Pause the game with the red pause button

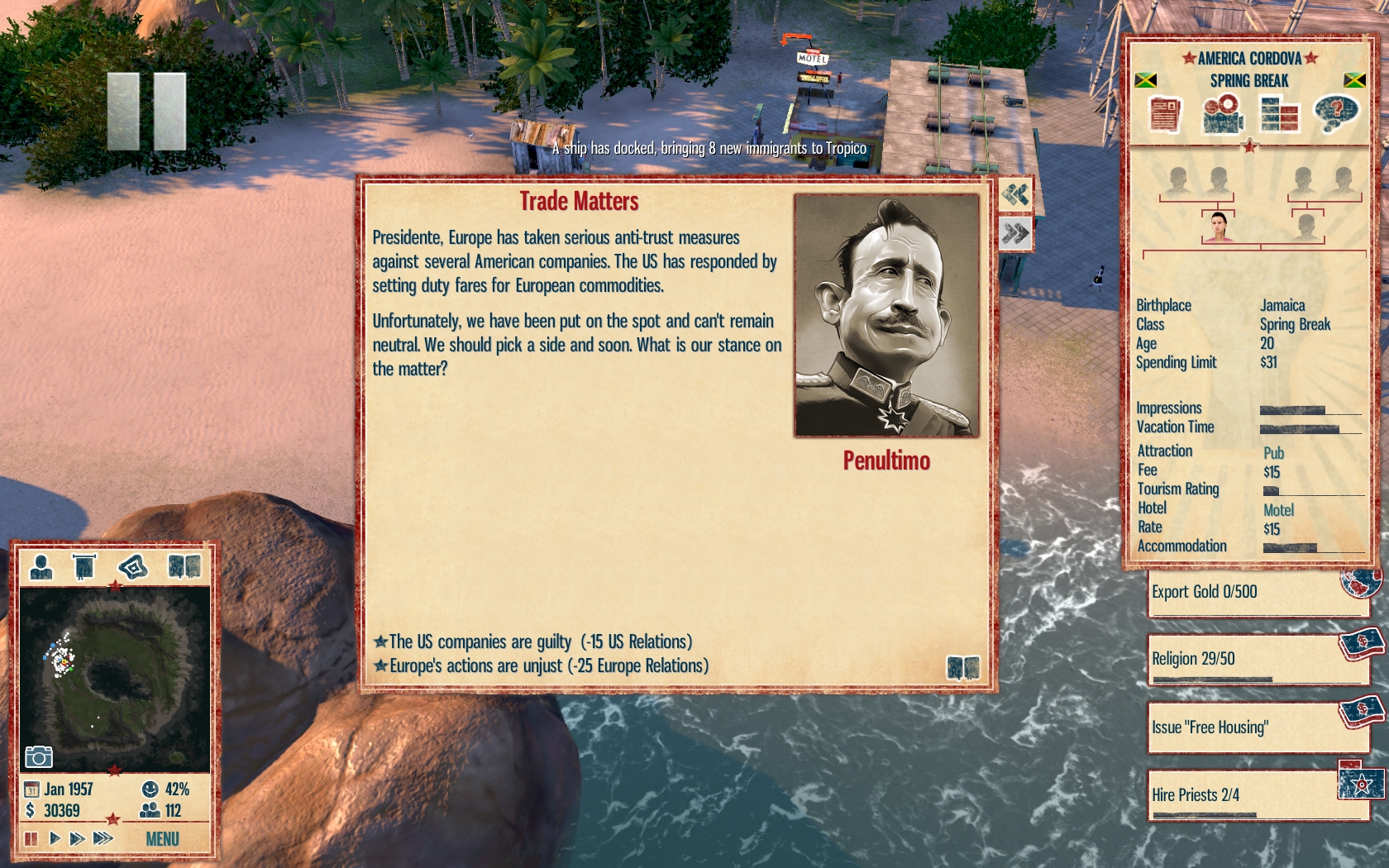click(x=31, y=839)
